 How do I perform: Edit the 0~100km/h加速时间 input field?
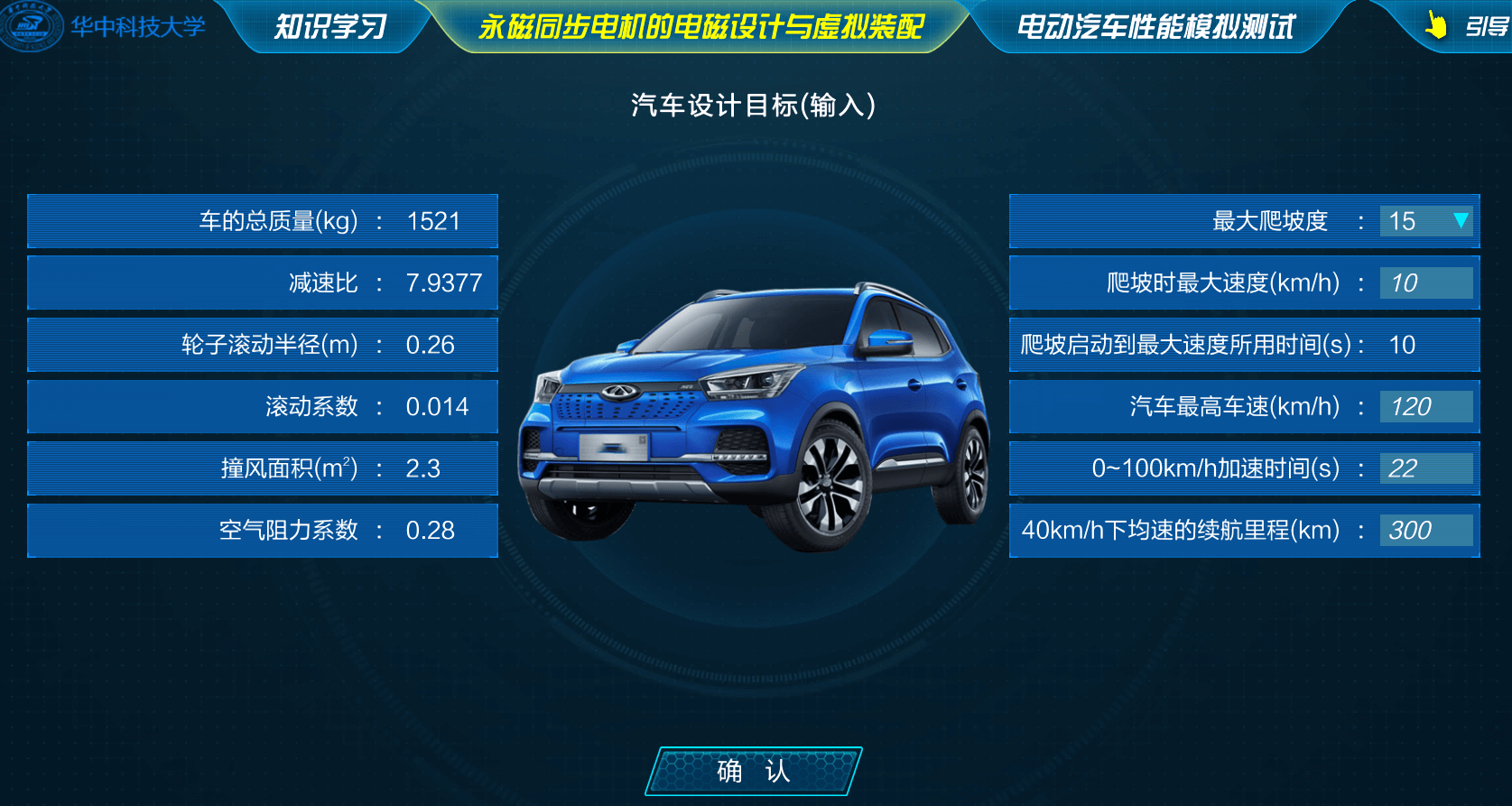pos(1426,468)
